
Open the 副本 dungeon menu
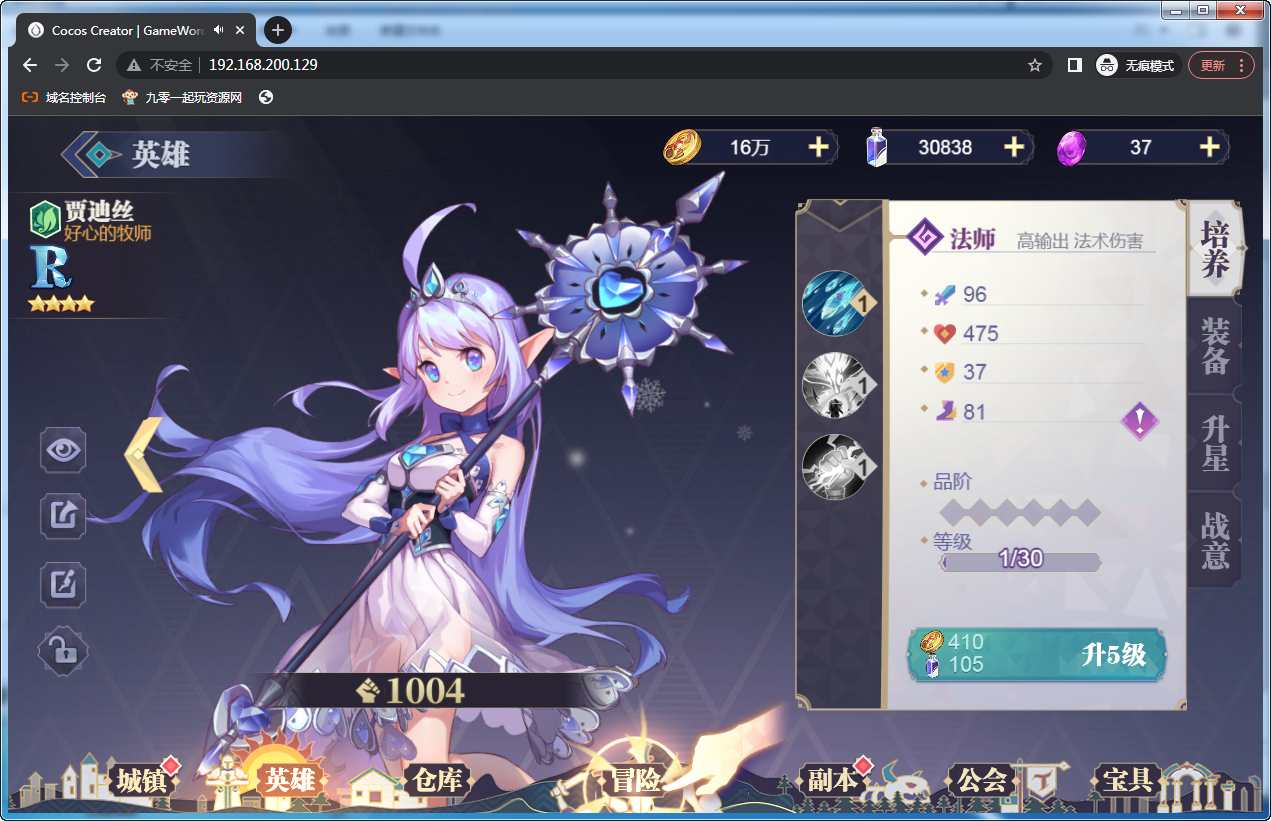click(832, 780)
